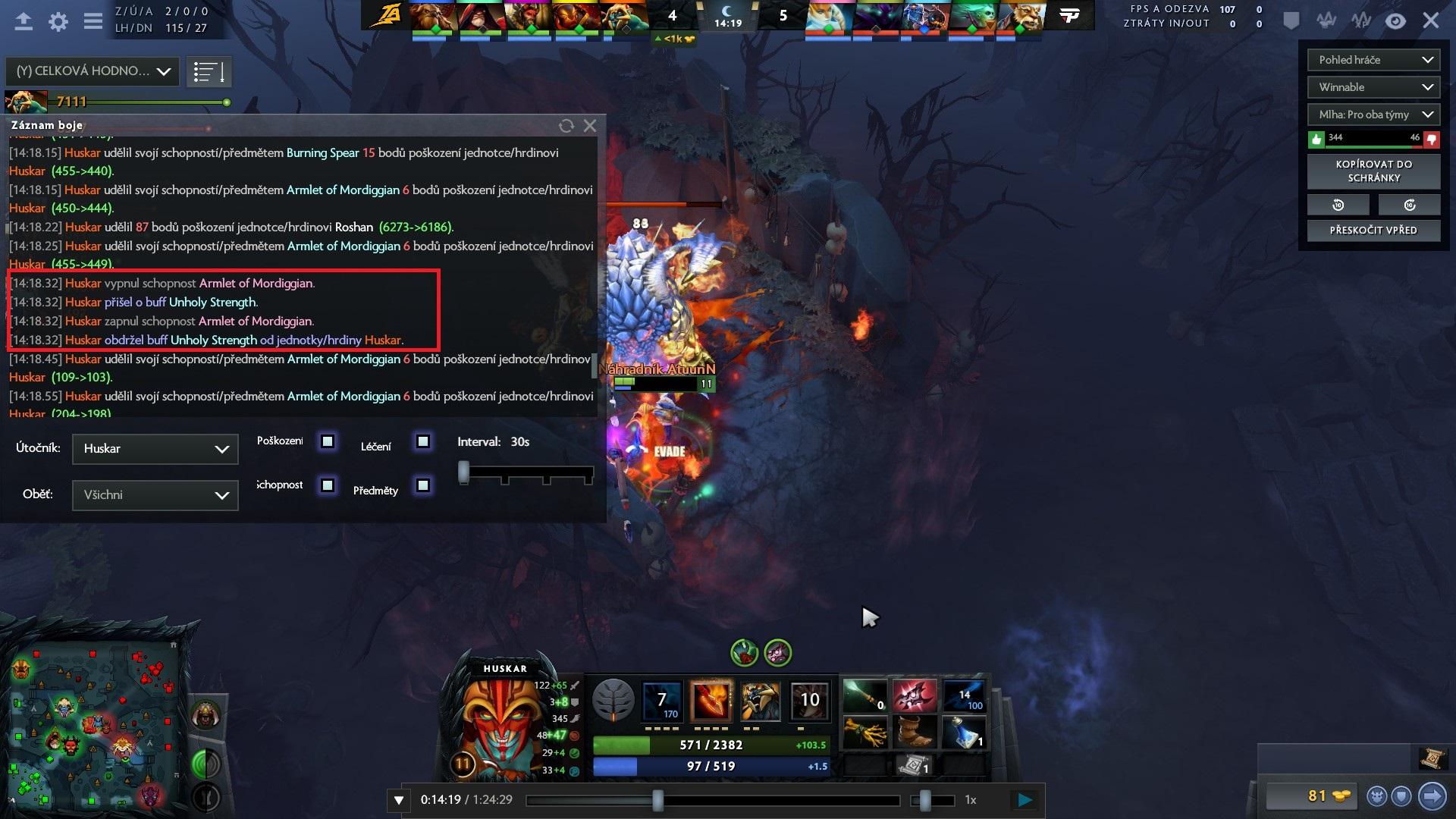This screenshot has width=1456, height=819.
Task: Toggle the Předměty items checkbox
Action: (x=423, y=485)
